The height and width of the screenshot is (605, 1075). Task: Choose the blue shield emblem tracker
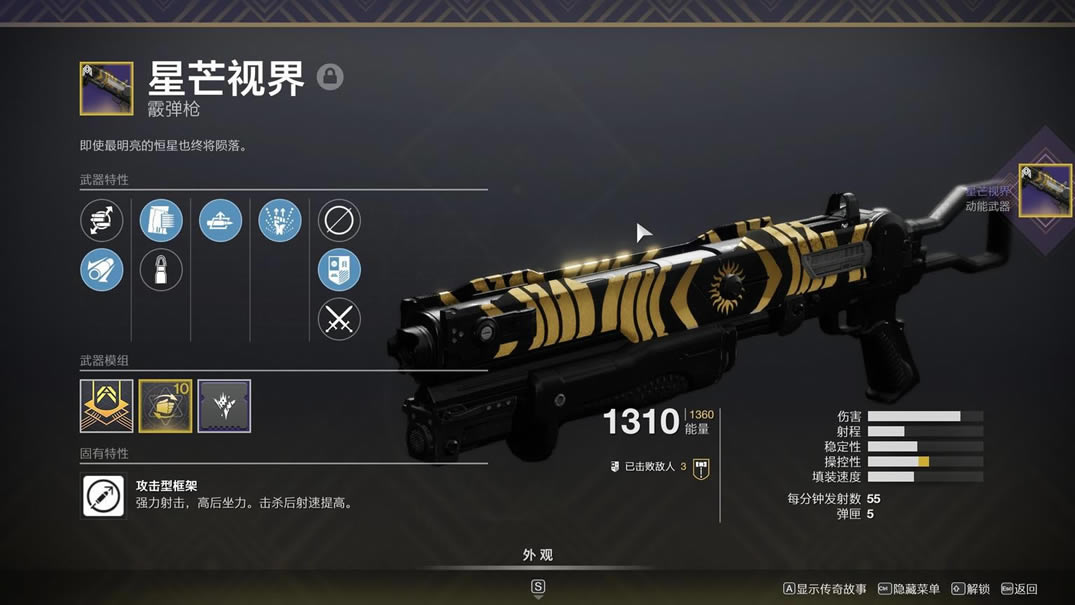pyautogui.click(x=339, y=270)
